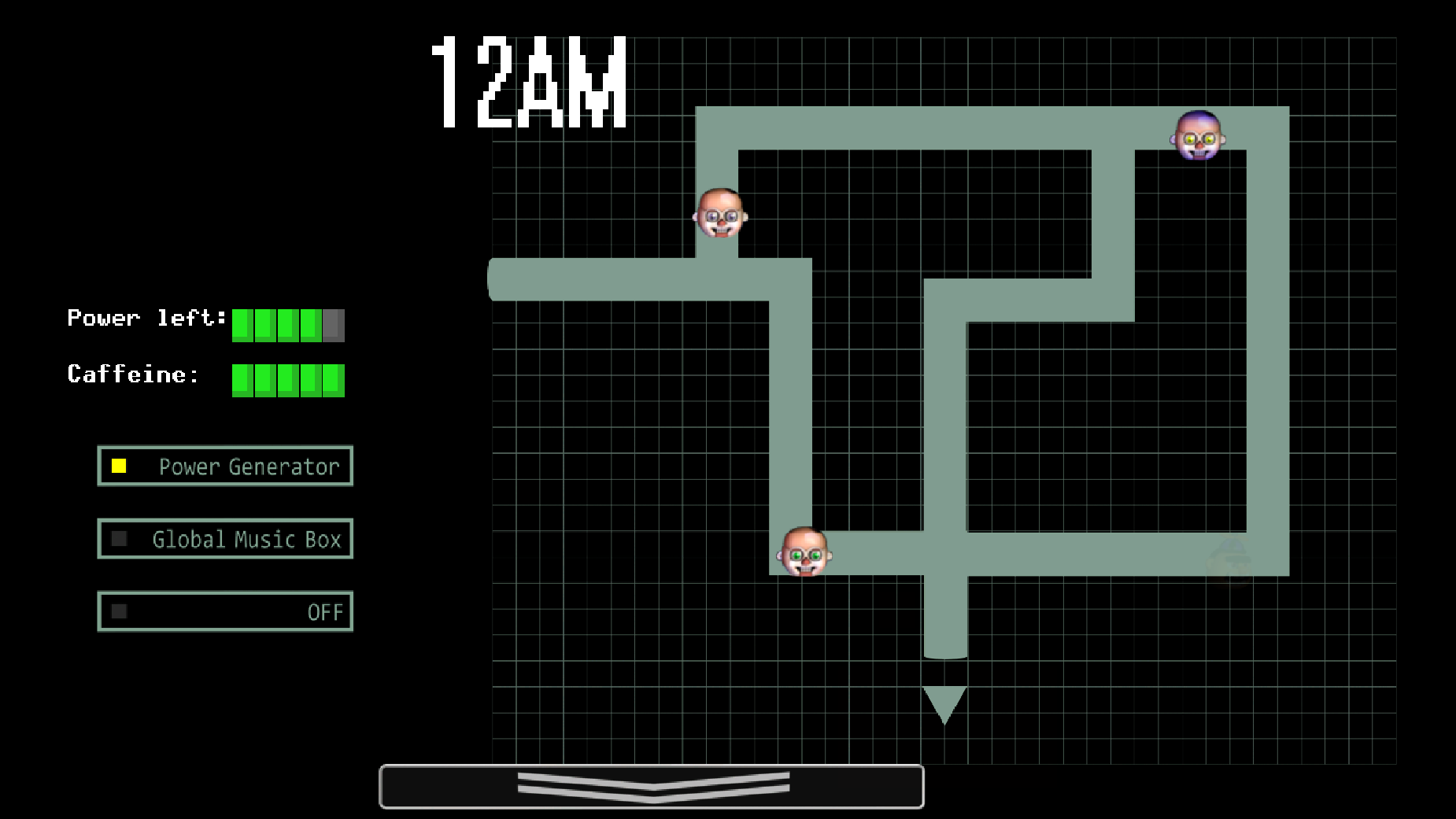Select the purple animatronic head in the top right
This screenshot has width=1456, height=819.
1197,137
